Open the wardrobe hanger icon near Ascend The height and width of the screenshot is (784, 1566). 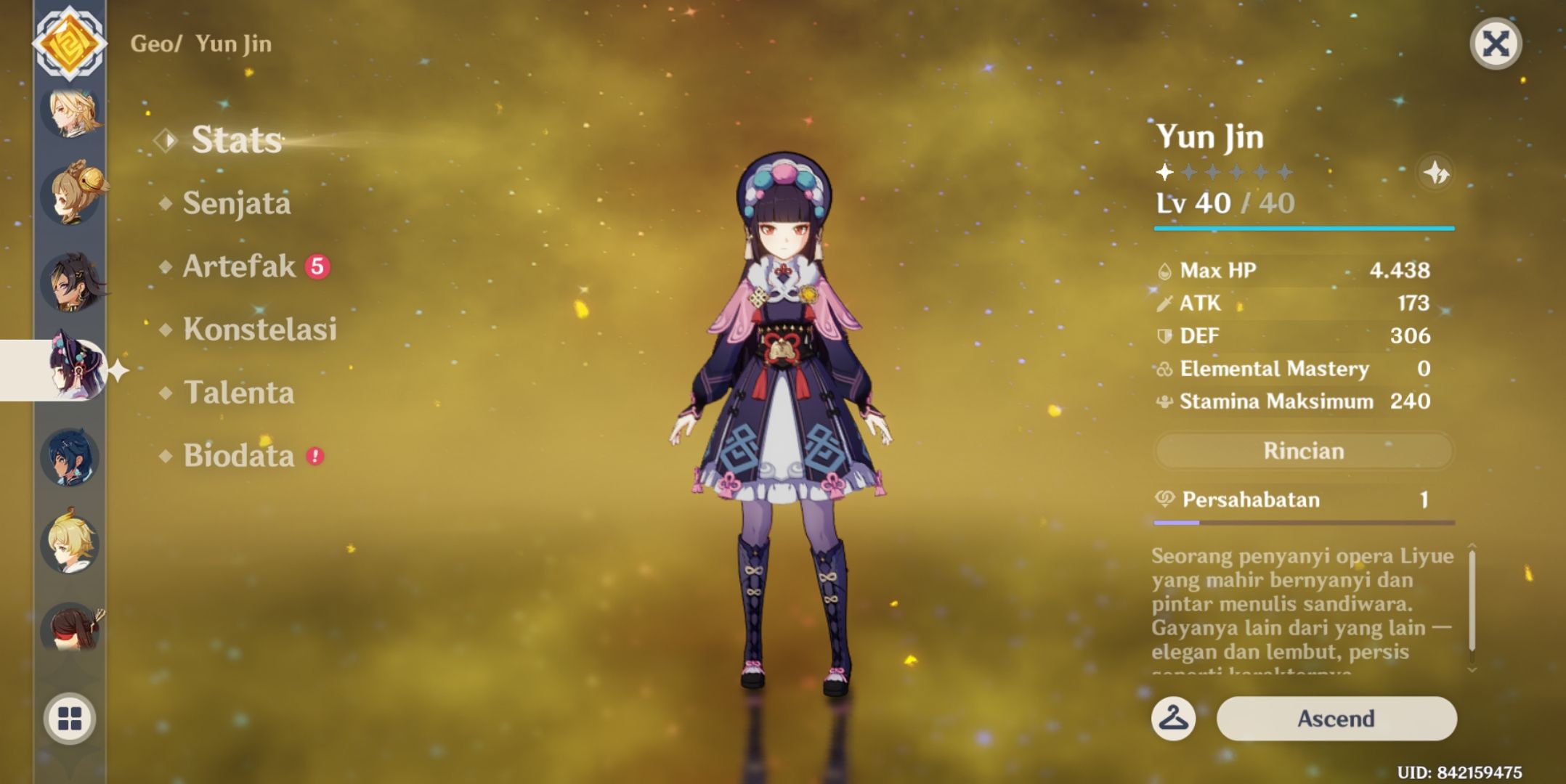point(1174,719)
